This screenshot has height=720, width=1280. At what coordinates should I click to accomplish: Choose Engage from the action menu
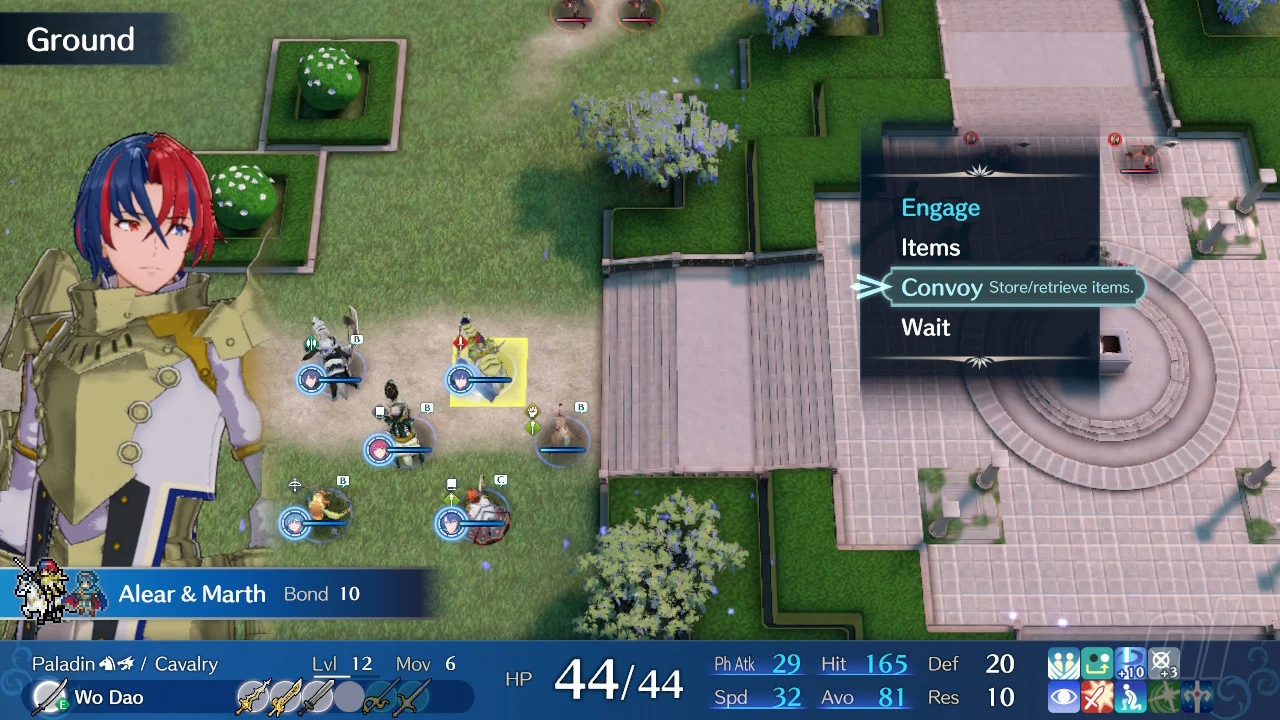(940, 208)
